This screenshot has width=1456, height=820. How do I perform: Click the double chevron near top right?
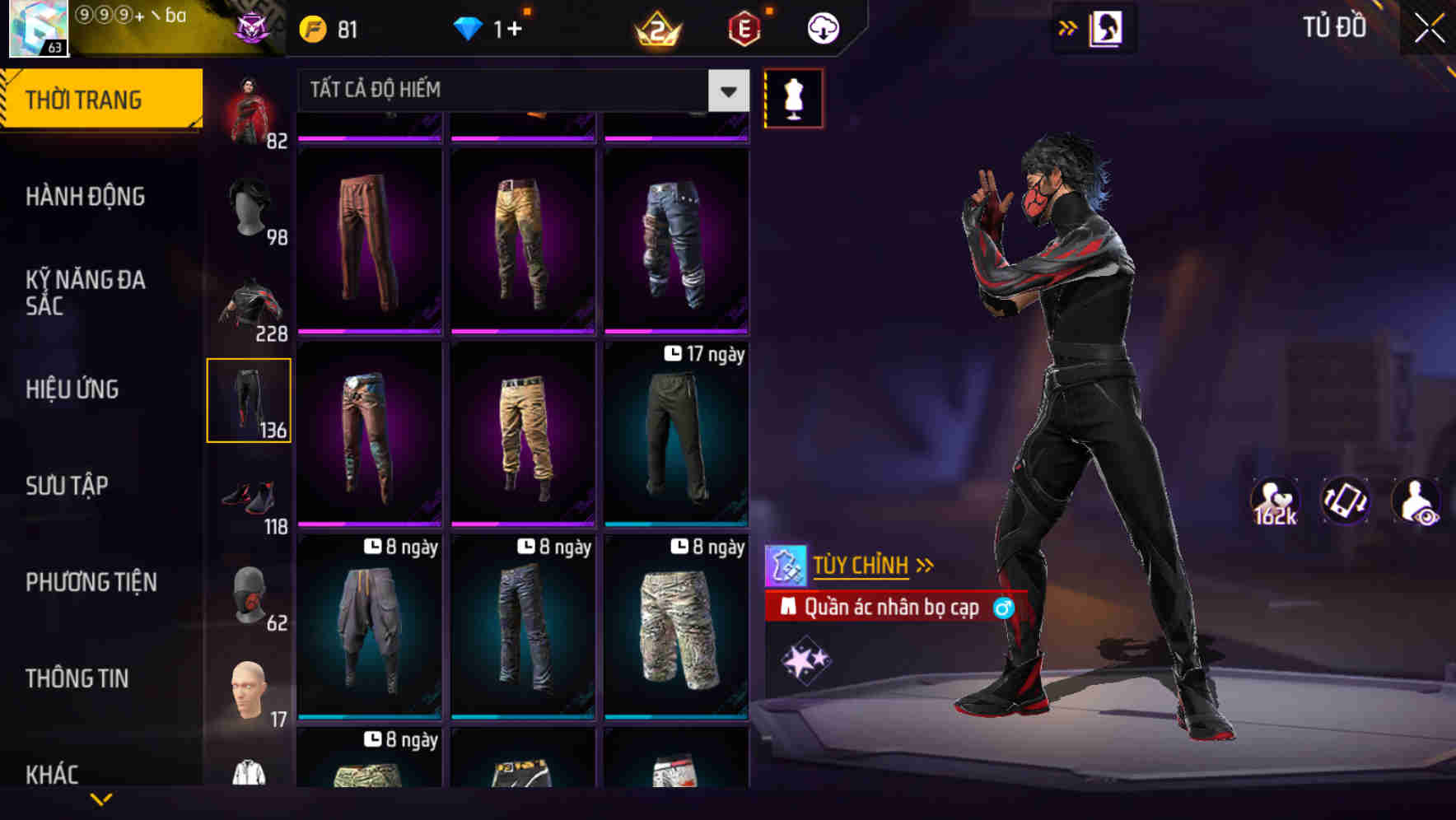(x=1067, y=27)
